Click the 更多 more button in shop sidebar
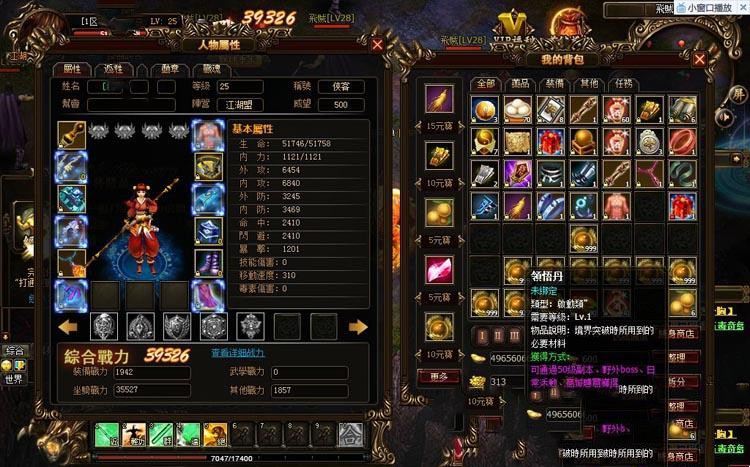The width and height of the screenshot is (750, 467). (x=438, y=375)
